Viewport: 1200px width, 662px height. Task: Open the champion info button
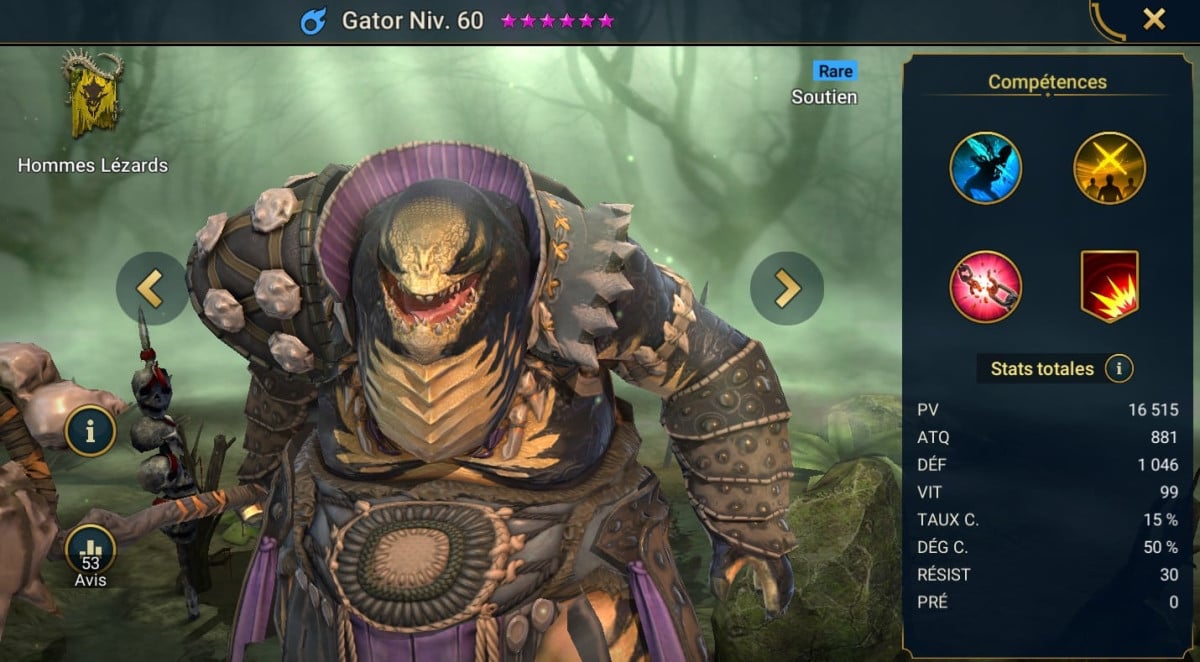pos(91,431)
